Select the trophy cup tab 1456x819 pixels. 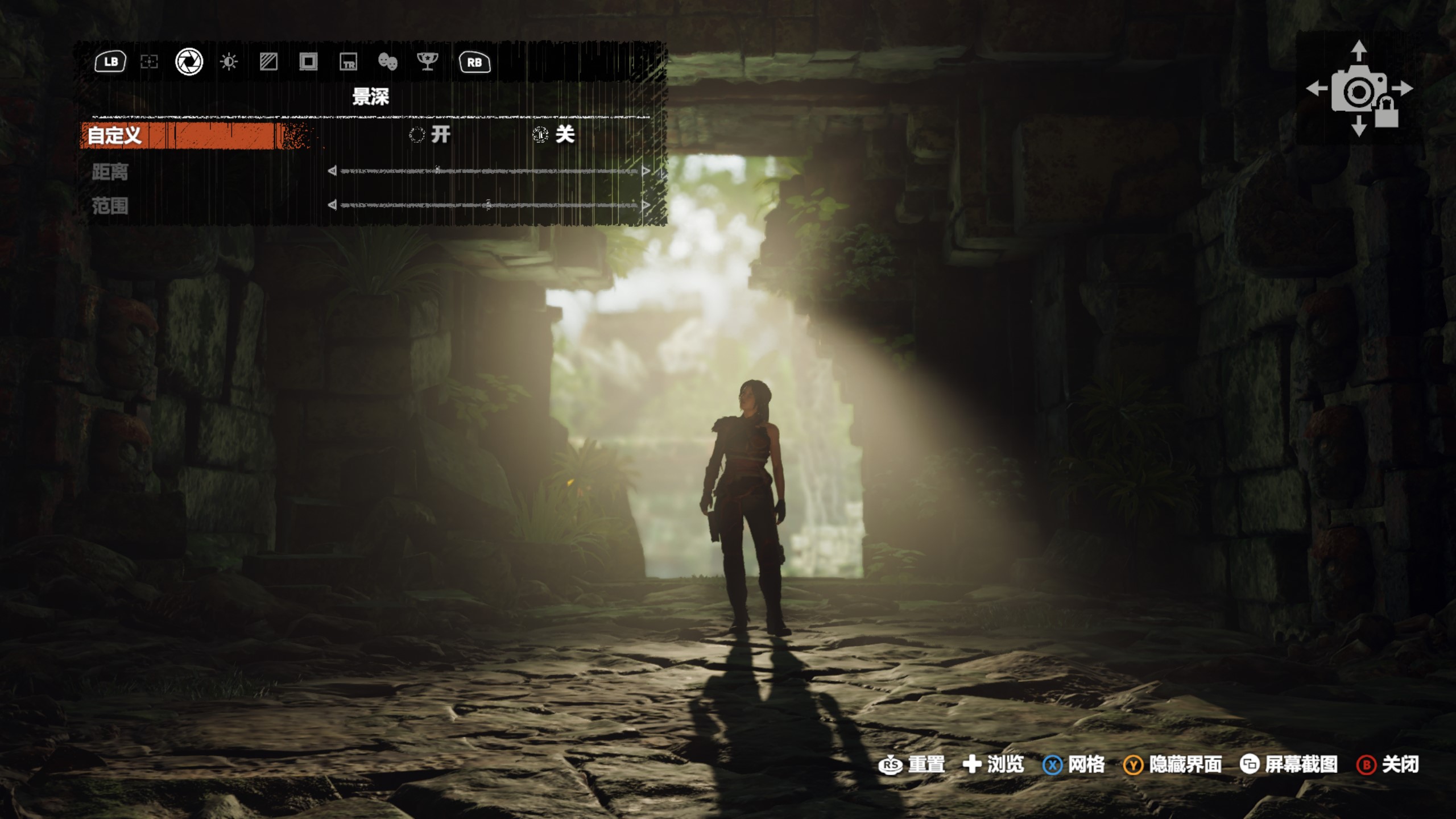click(x=427, y=62)
